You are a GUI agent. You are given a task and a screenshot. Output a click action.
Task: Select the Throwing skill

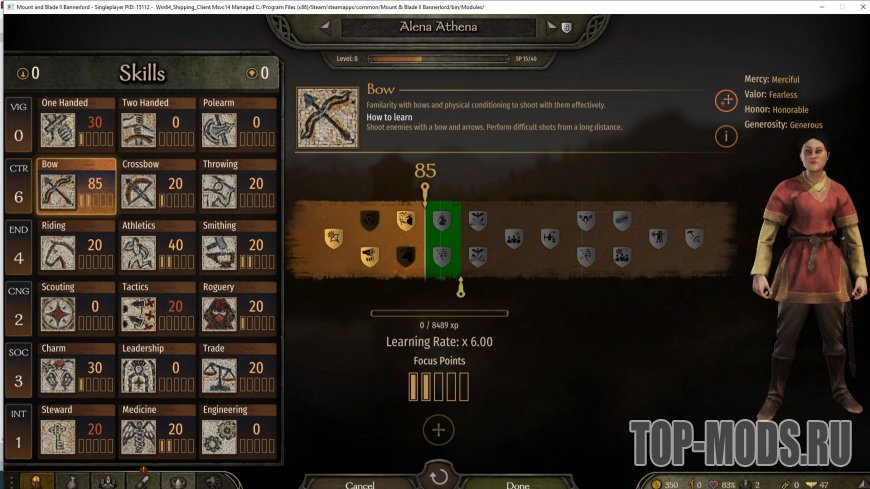point(238,186)
